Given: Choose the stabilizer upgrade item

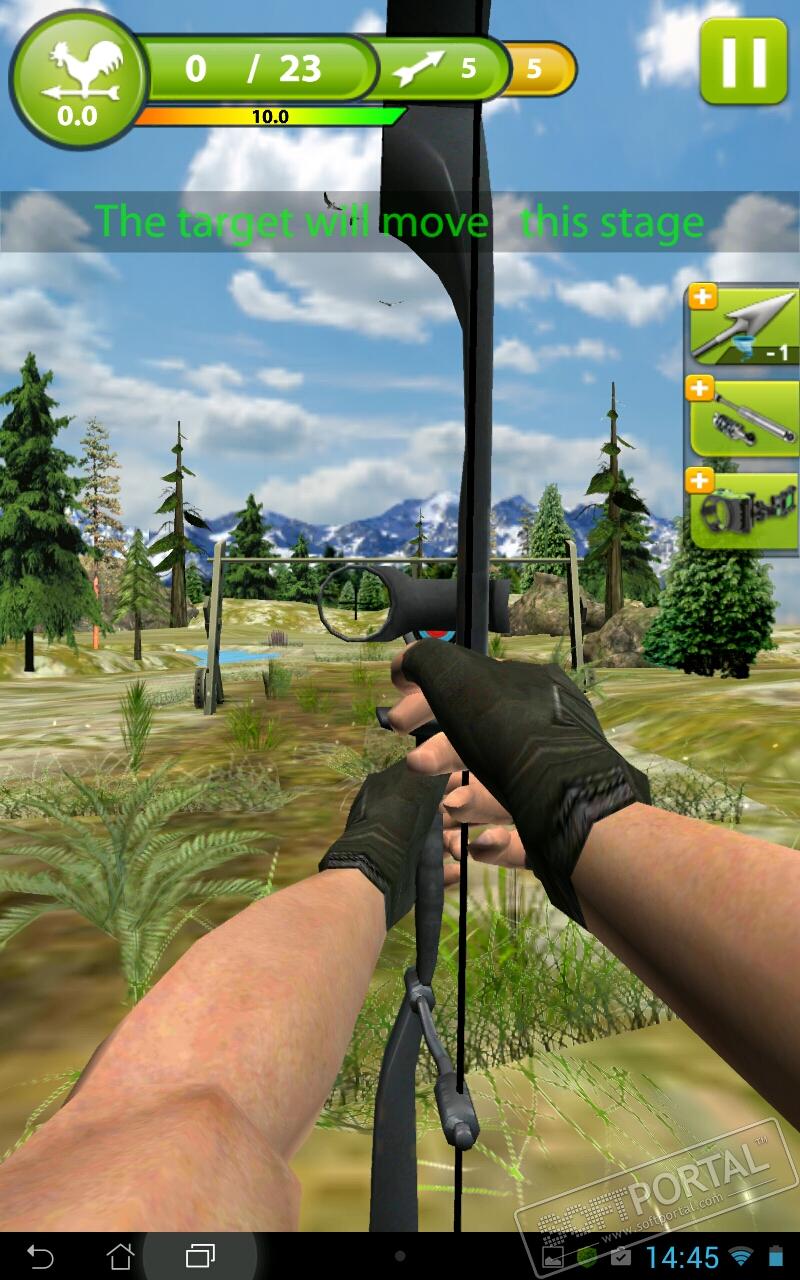Looking at the screenshot, I should (742, 416).
